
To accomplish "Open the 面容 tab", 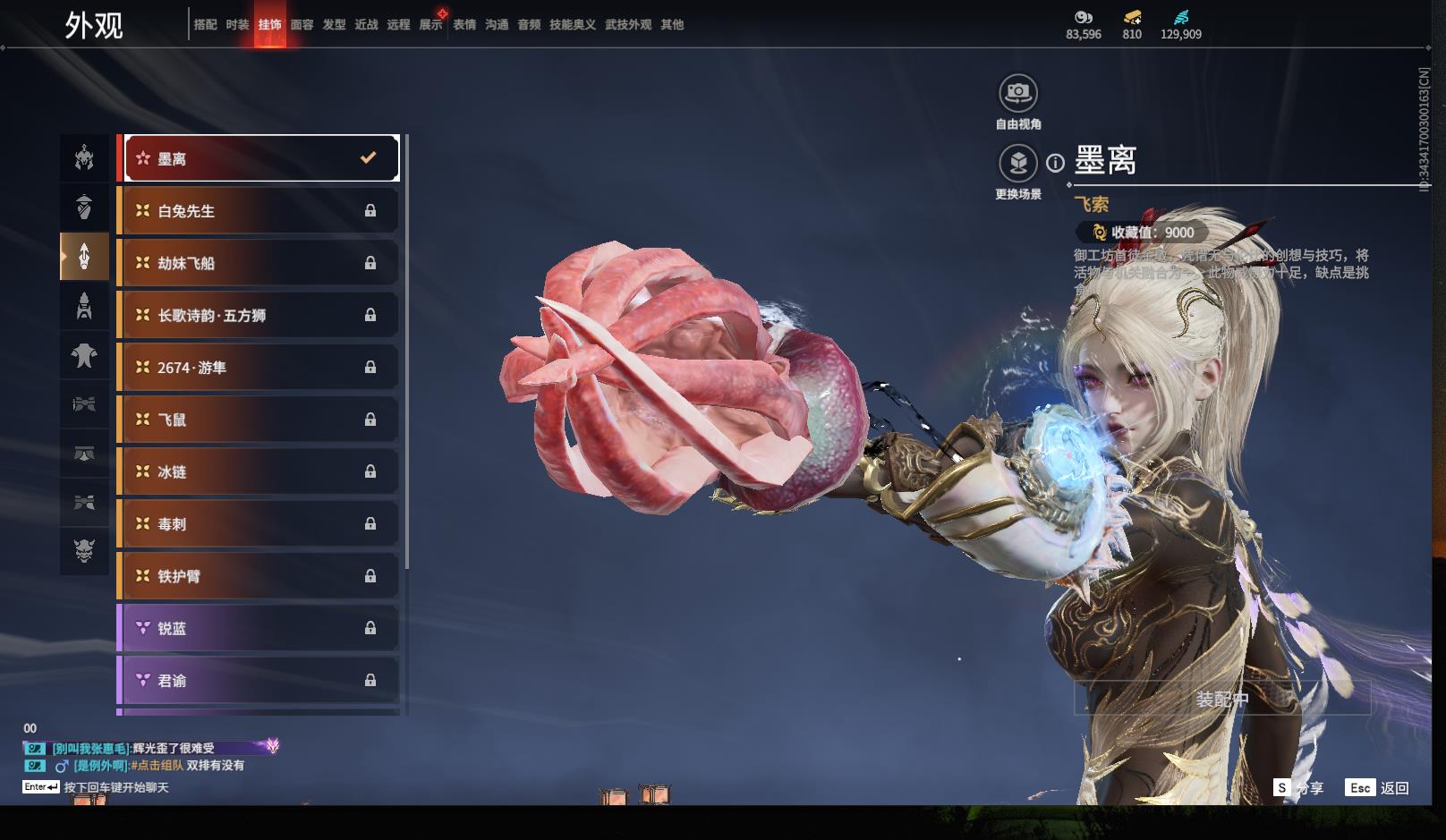I will point(302,25).
